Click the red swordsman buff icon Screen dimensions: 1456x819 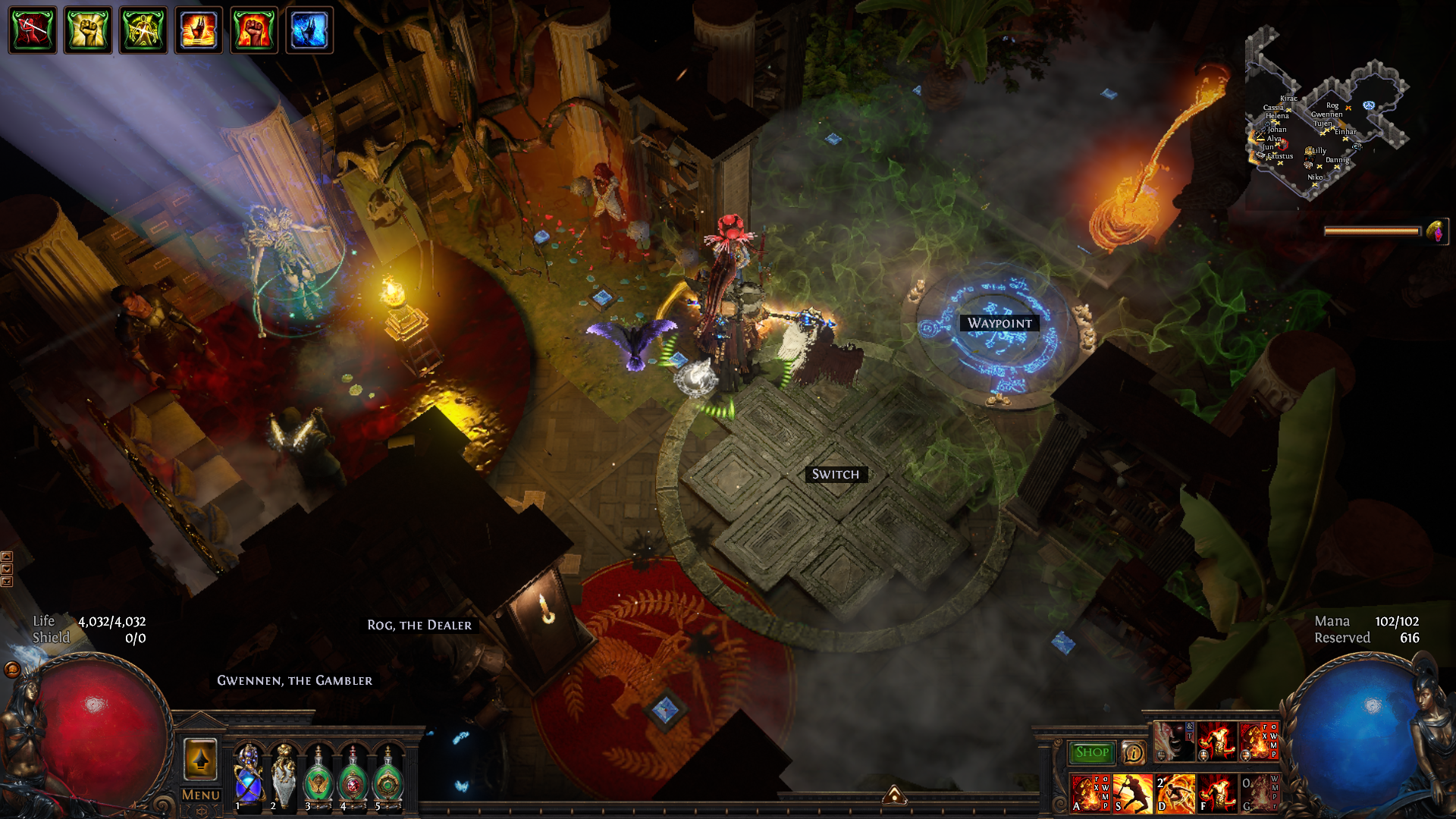click(33, 30)
